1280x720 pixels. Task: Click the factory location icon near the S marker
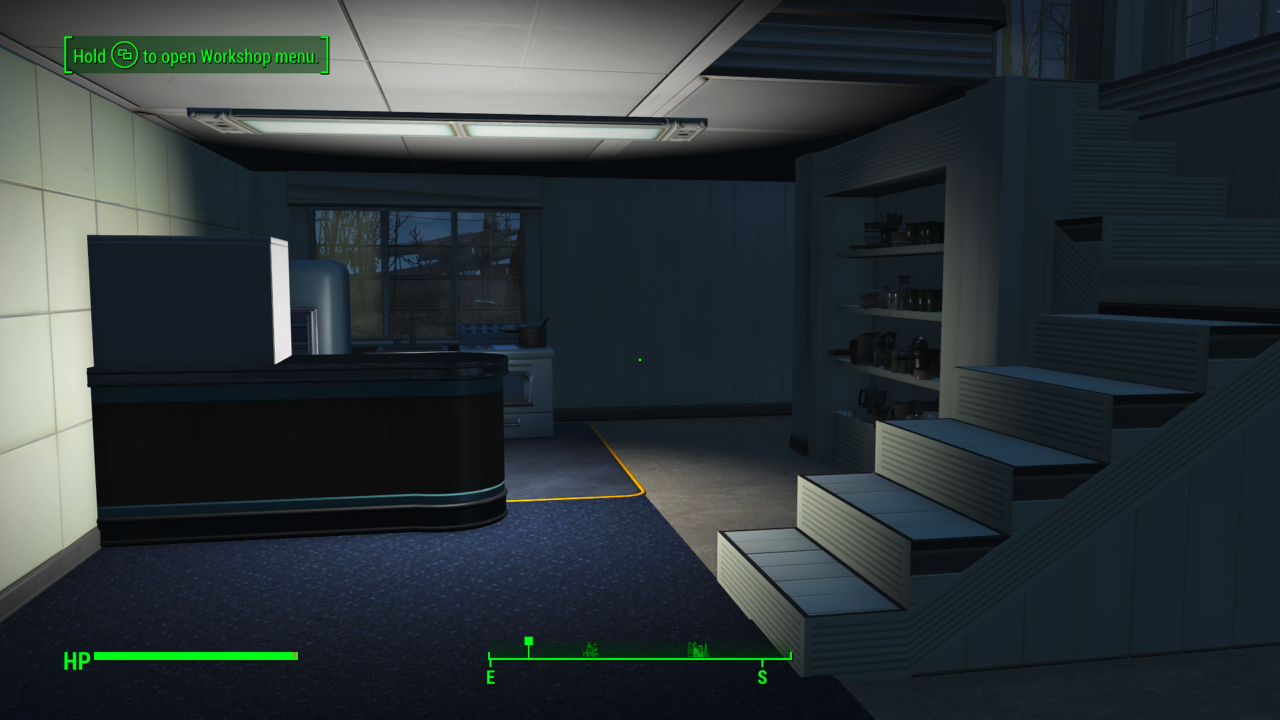(698, 649)
